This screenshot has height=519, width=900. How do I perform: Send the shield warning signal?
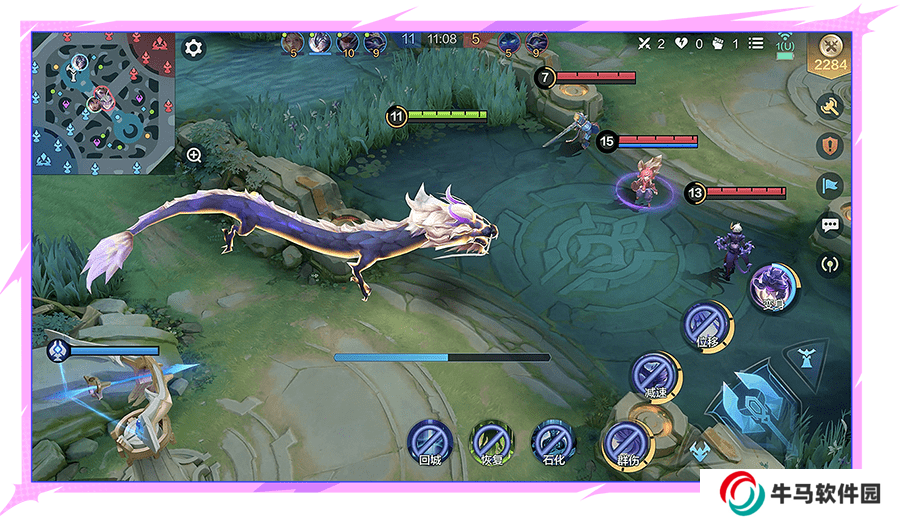pos(829,146)
